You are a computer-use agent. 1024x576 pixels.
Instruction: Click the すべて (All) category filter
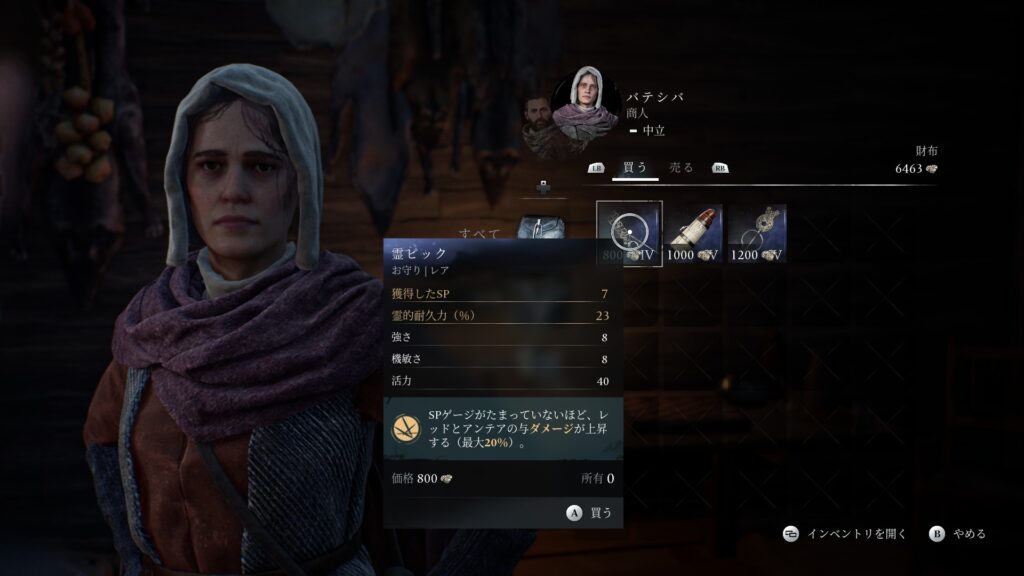pyautogui.click(x=480, y=233)
